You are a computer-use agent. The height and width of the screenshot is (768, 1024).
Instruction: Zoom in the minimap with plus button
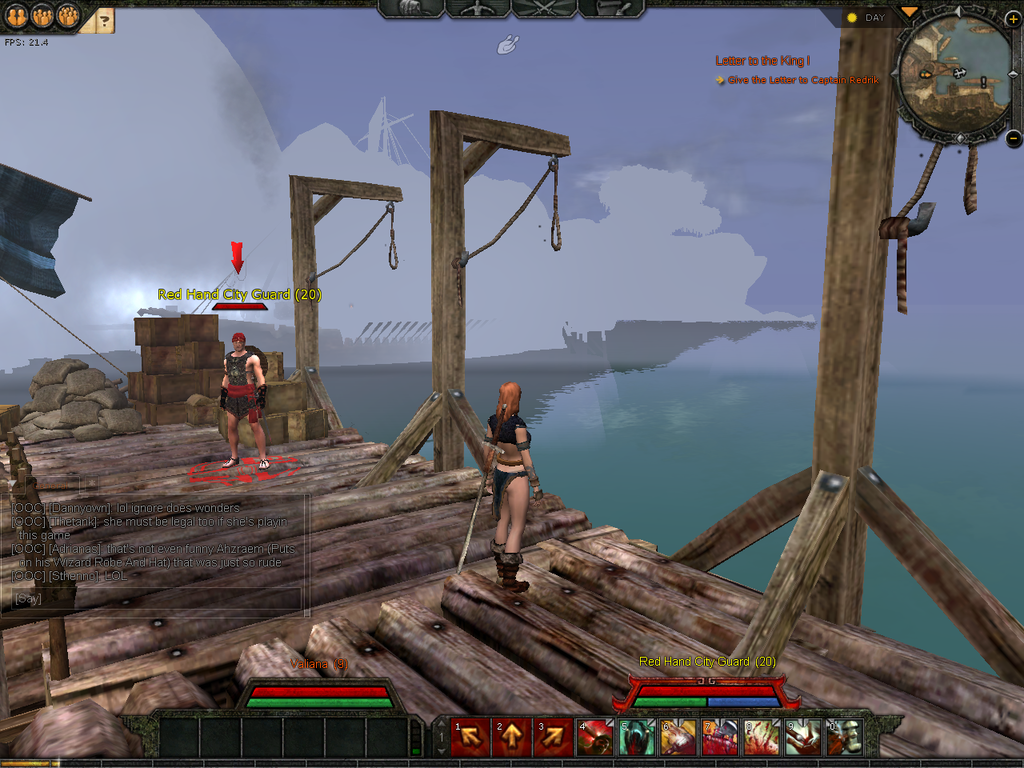[1012, 18]
